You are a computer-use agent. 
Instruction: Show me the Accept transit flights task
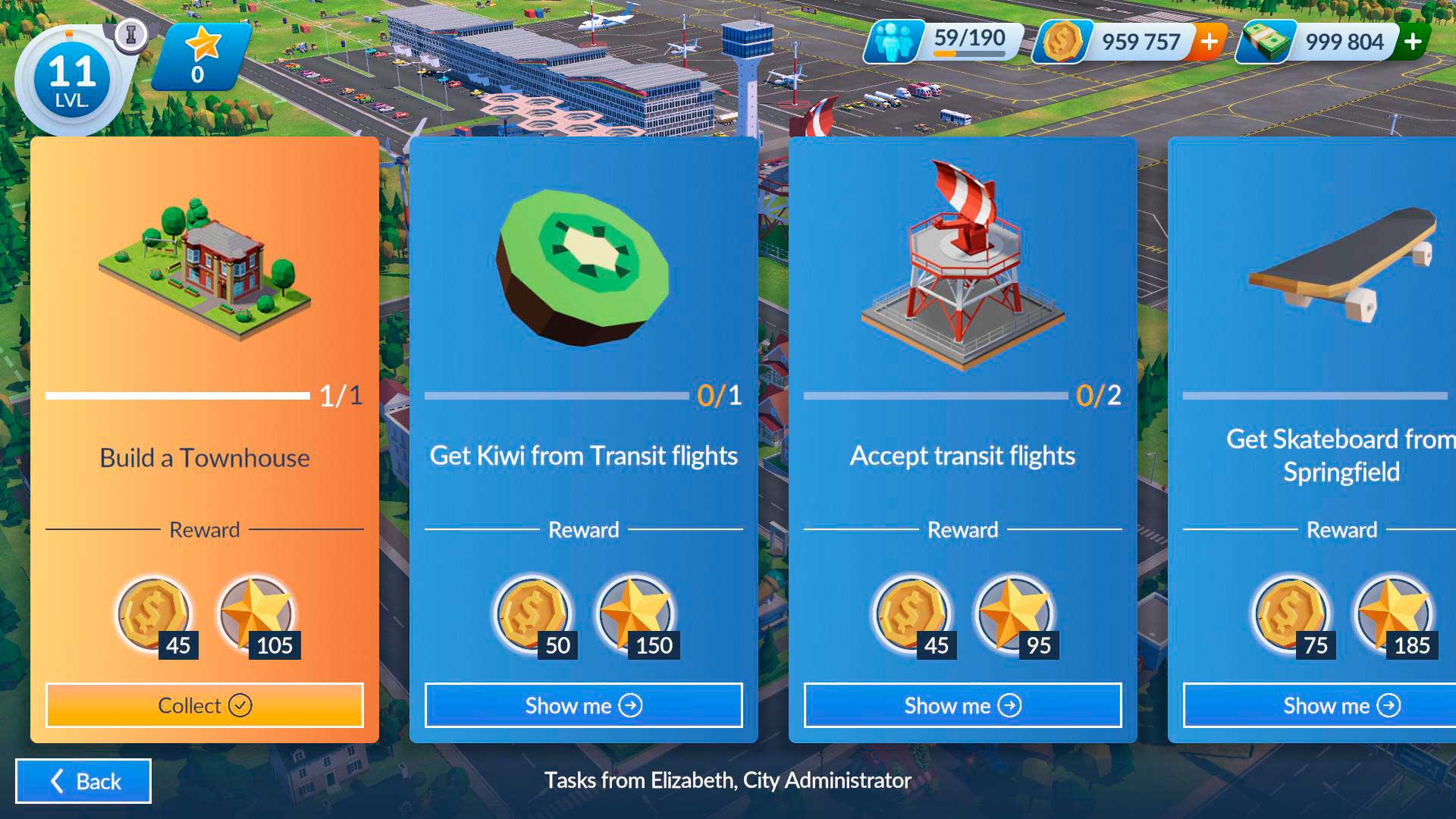click(x=962, y=705)
